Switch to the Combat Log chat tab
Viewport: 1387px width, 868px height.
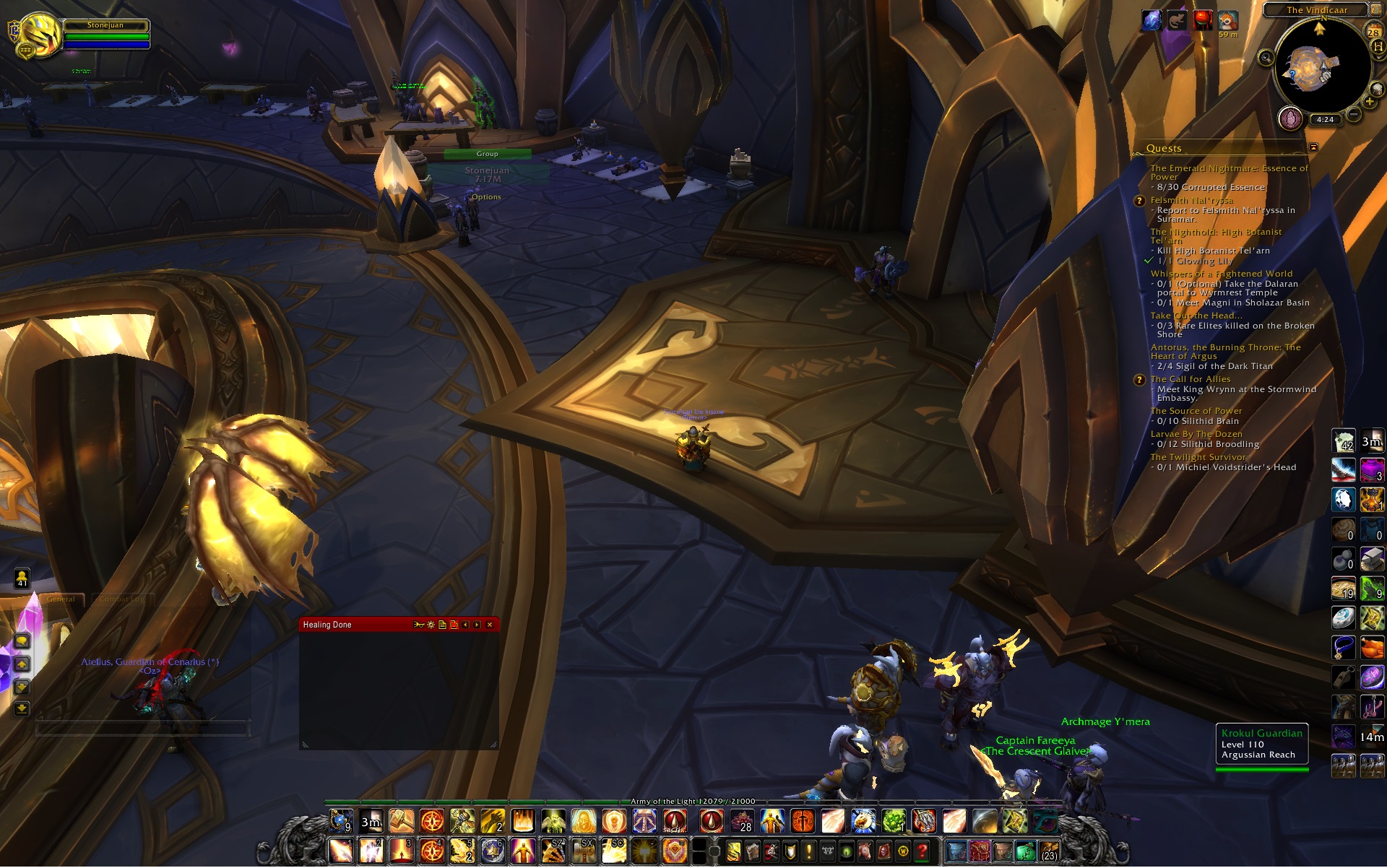click(123, 599)
